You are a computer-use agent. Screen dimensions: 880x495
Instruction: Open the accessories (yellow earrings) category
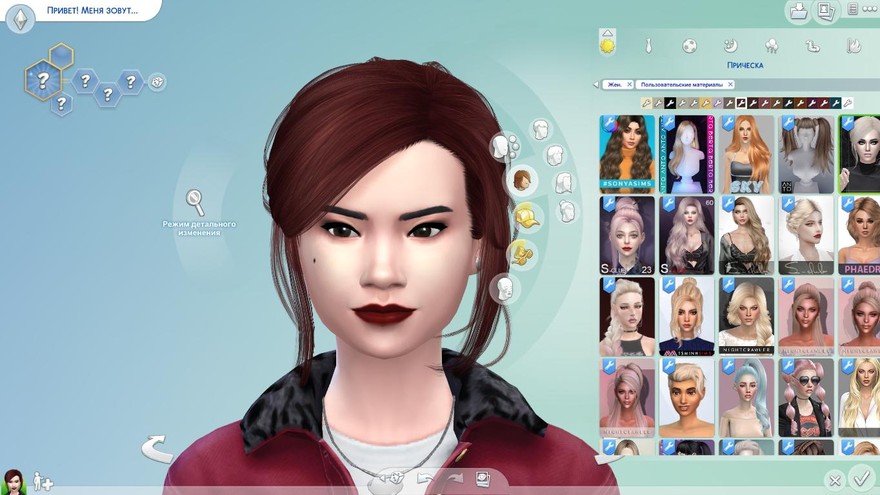[521, 253]
